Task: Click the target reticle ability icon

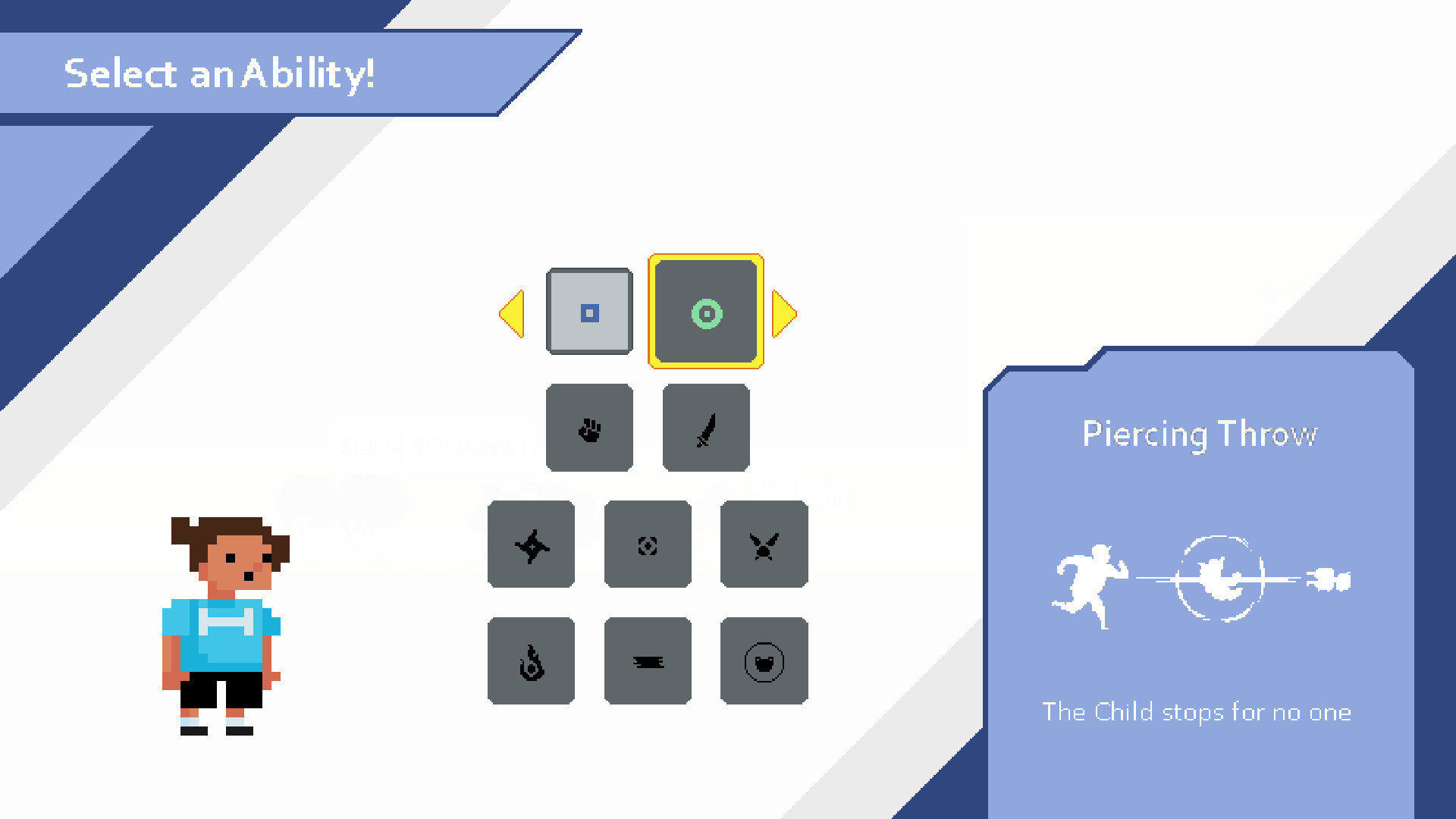Action: [x=648, y=544]
